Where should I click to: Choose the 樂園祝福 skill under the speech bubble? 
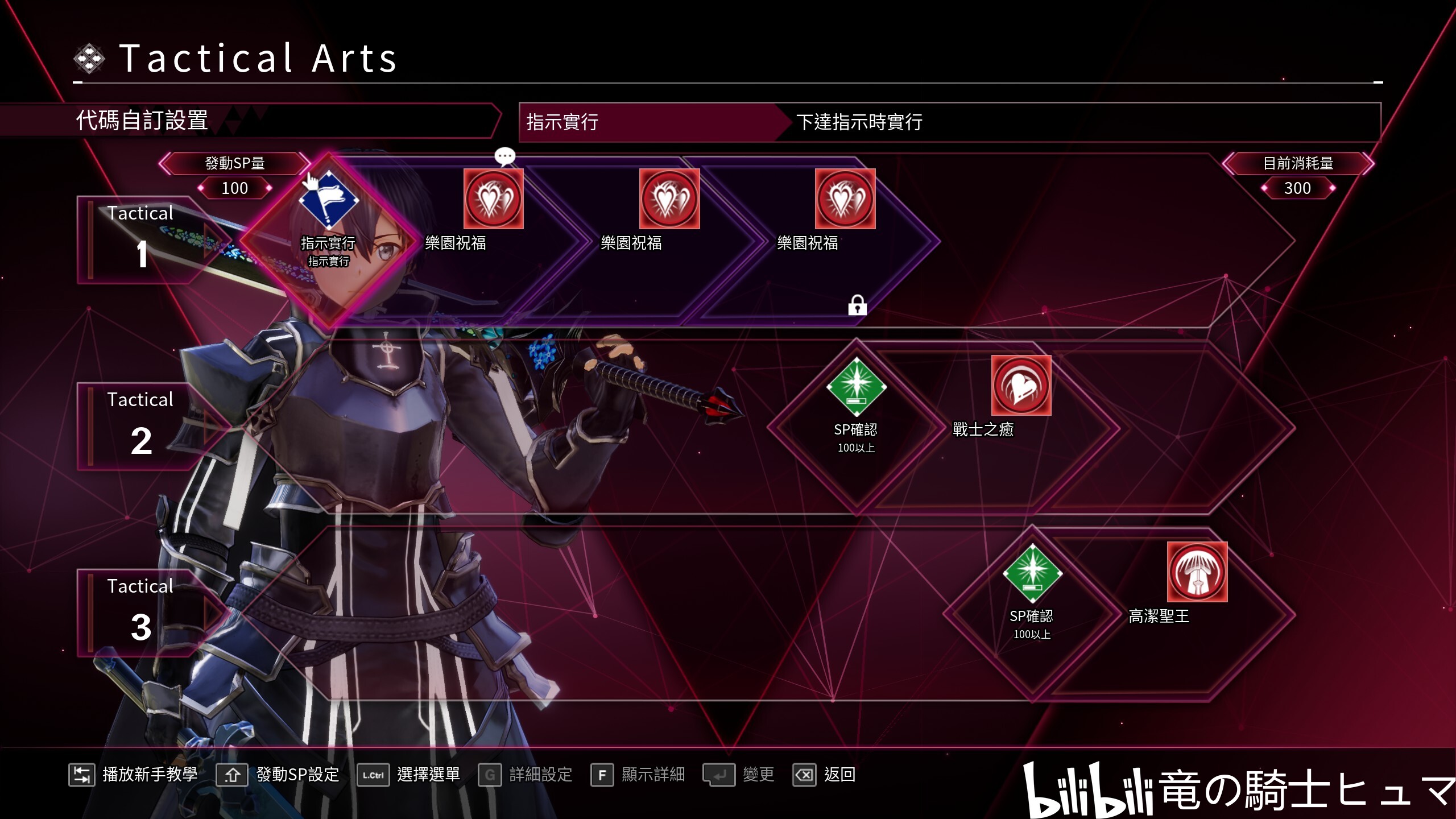point(493,199)
